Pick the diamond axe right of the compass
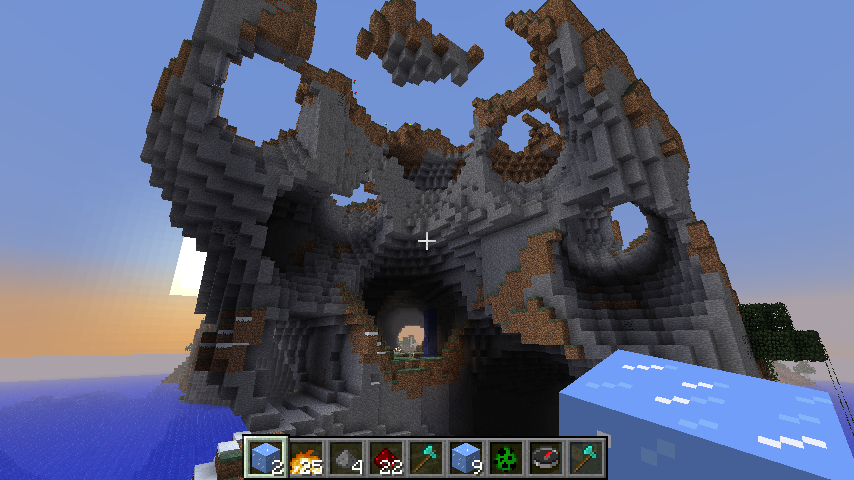 (587, 458)
